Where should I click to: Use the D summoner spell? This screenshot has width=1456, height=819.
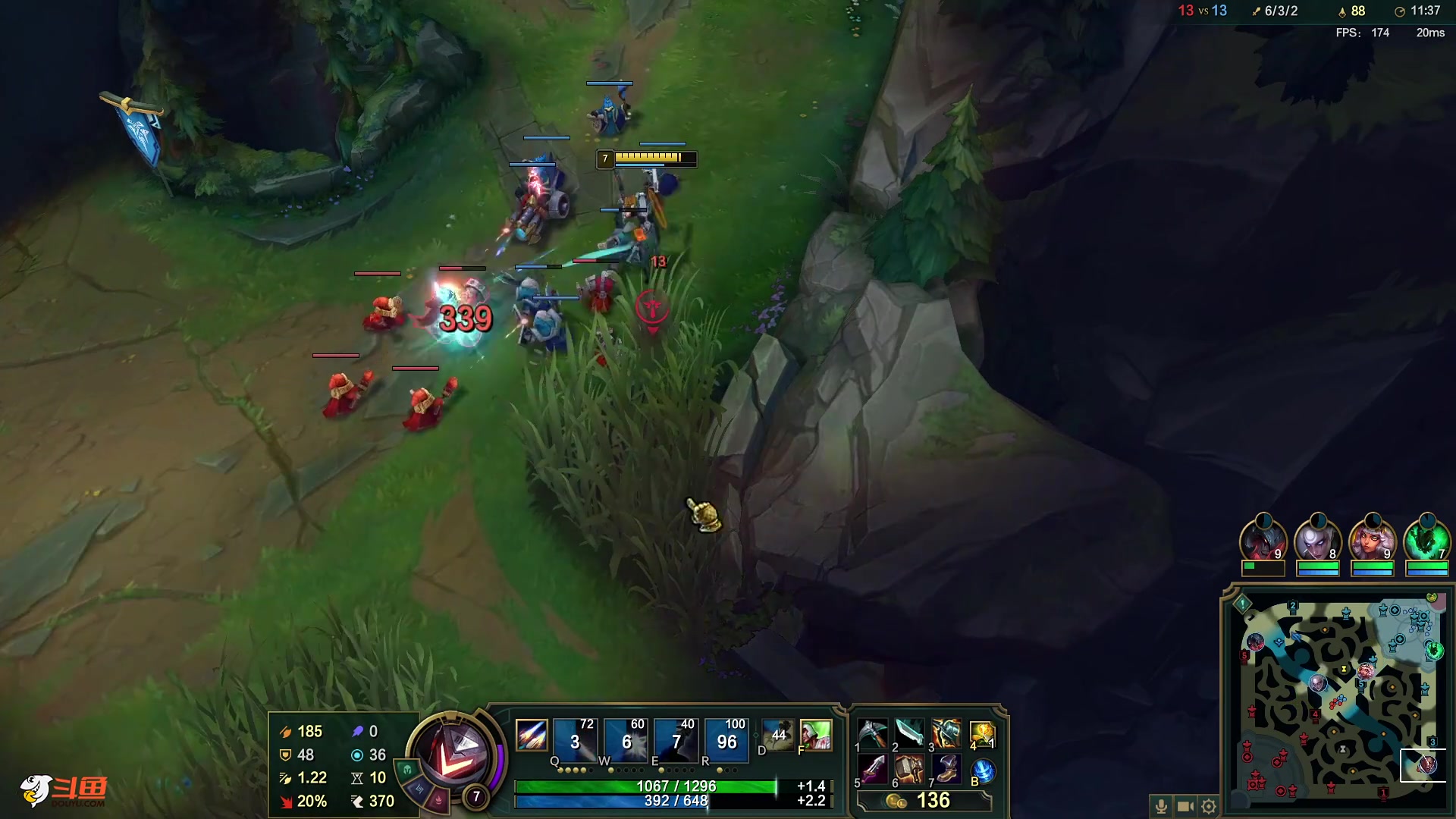pyautogui.click(x=778, y=734)
